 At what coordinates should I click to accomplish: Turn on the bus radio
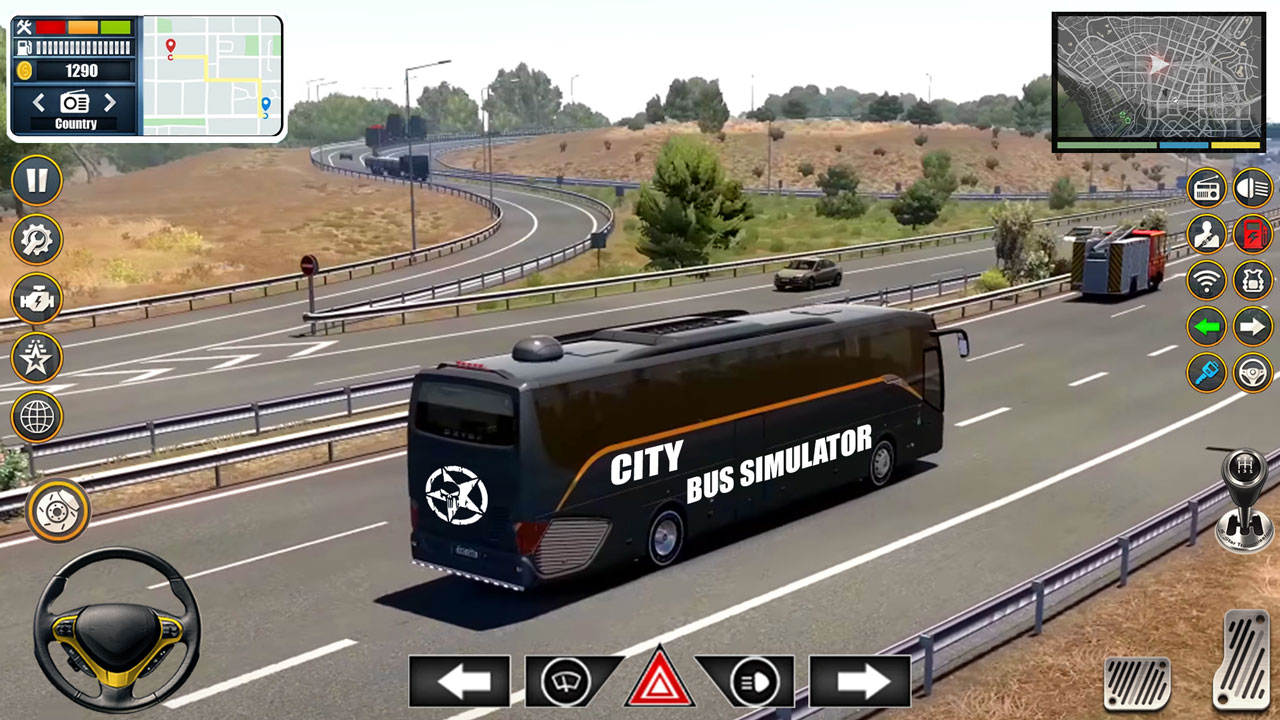pos(1205,187)
